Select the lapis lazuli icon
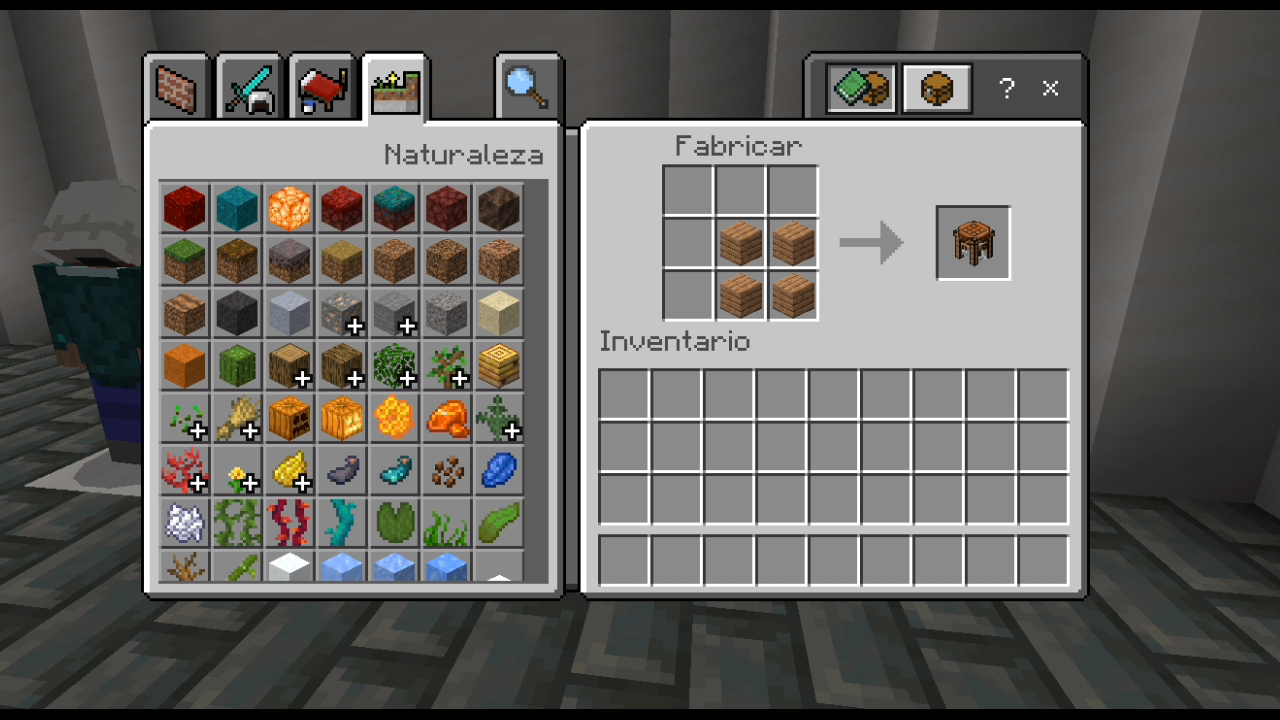The height and width of the screenshot is (720, 1280). pos(498,472)
